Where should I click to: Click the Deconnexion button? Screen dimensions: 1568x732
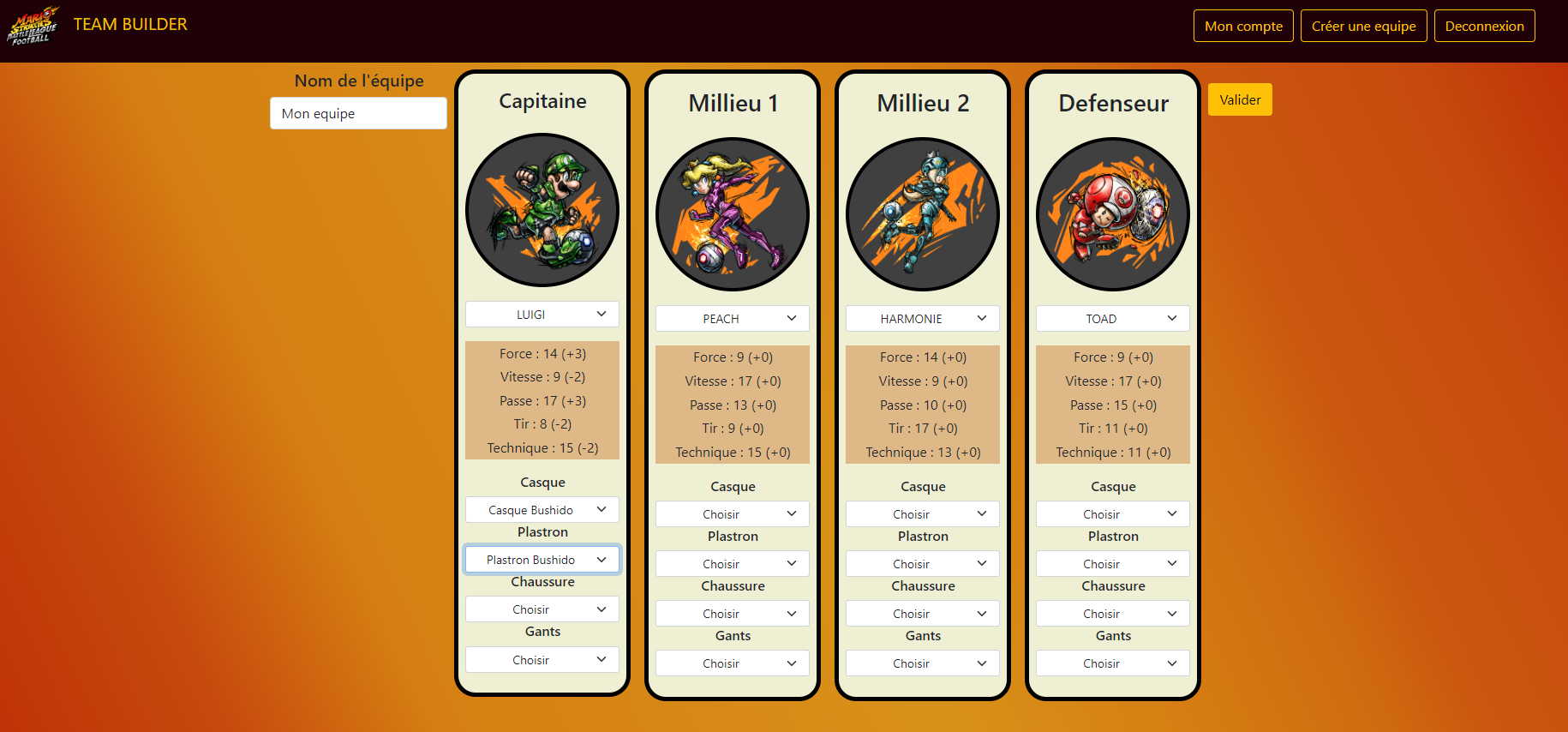coord(1484,26)
